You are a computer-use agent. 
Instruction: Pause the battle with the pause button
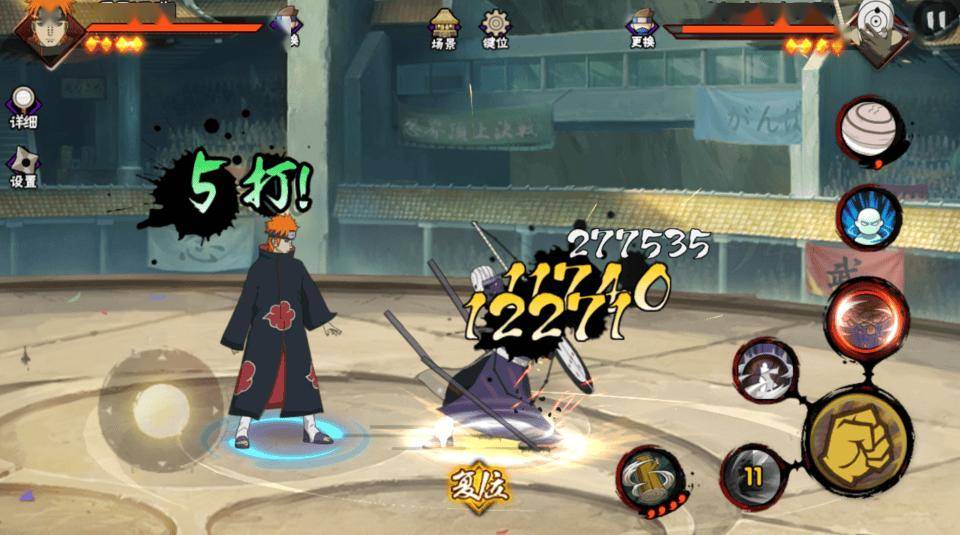click(x=935, y=19)
